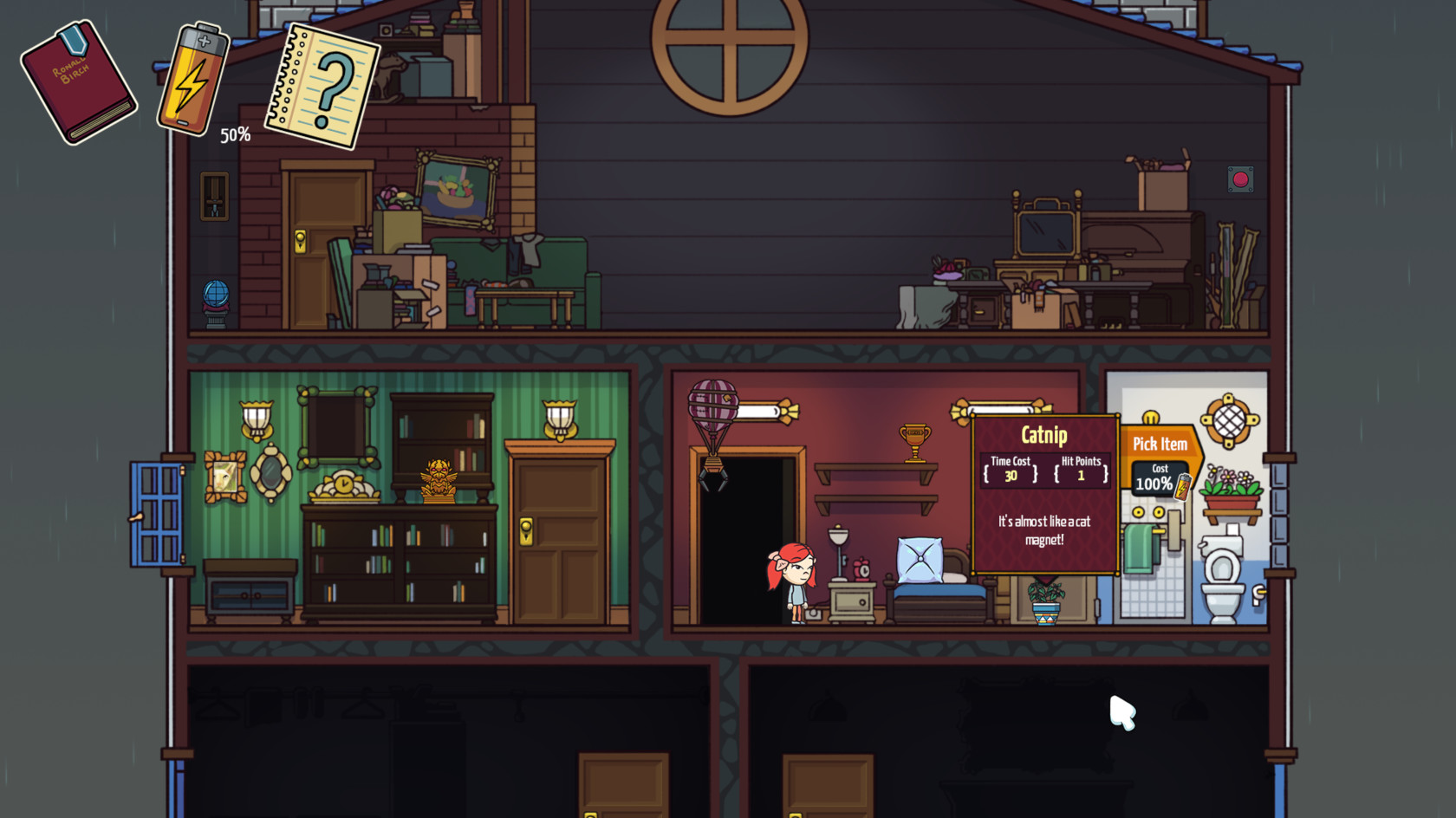The width and height of the screenshot is (1456, 818).
Task: Click the Hit Points 1 value on Catnip panel
Action: [x=1080, y=477]
